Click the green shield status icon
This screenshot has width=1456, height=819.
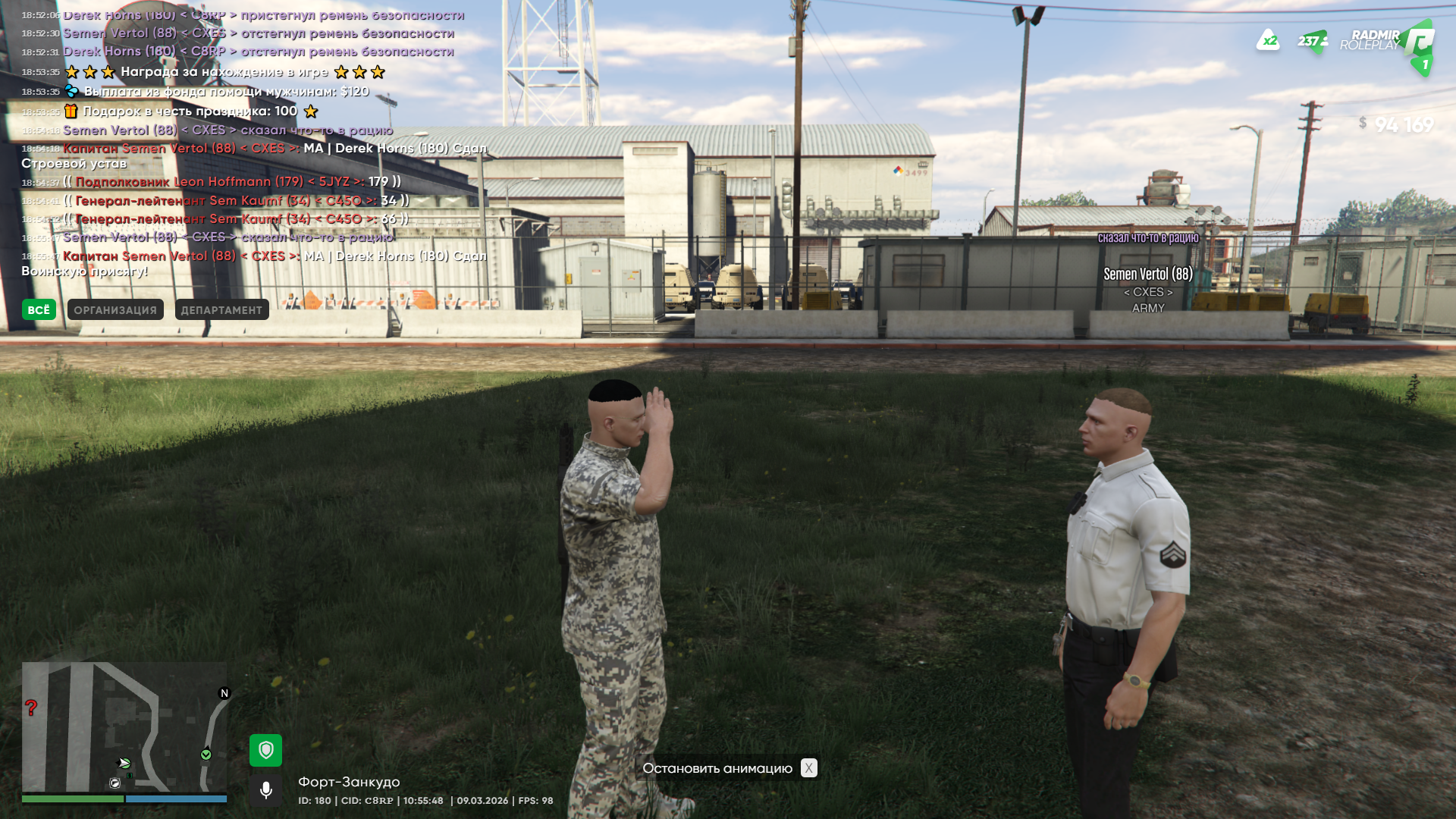(265, 750)
